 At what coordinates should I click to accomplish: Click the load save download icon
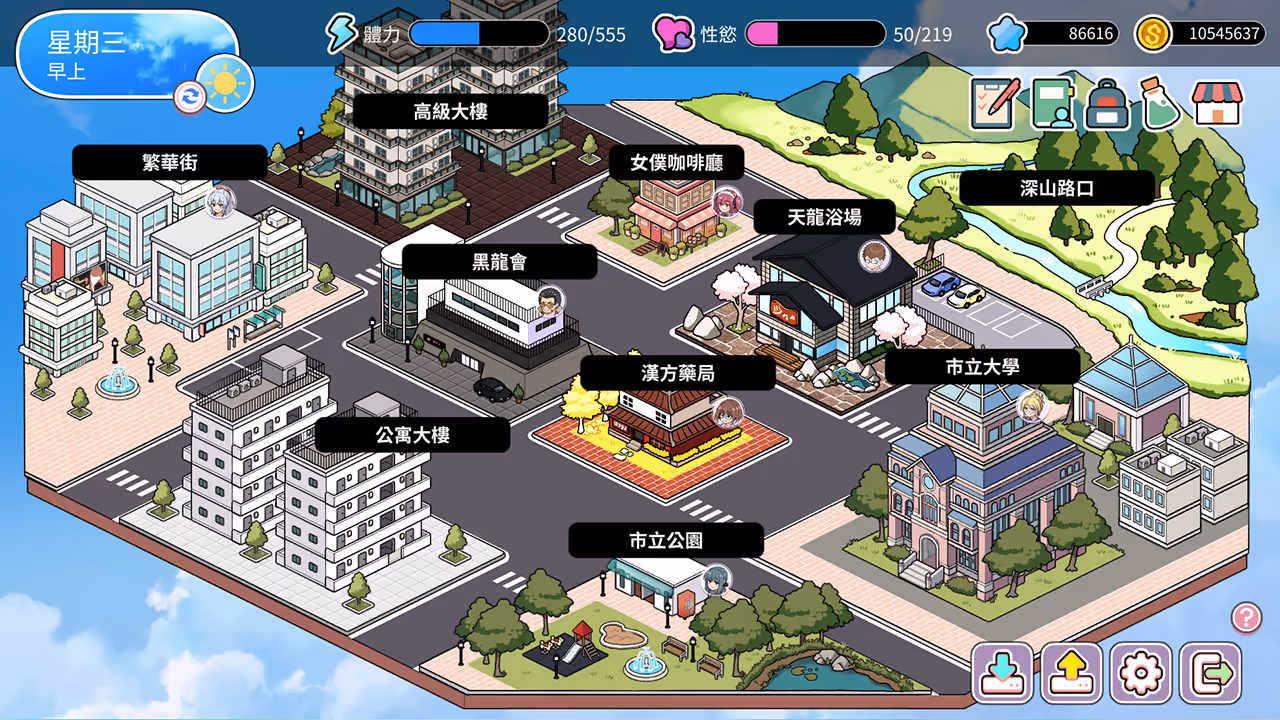(1004, 672)
